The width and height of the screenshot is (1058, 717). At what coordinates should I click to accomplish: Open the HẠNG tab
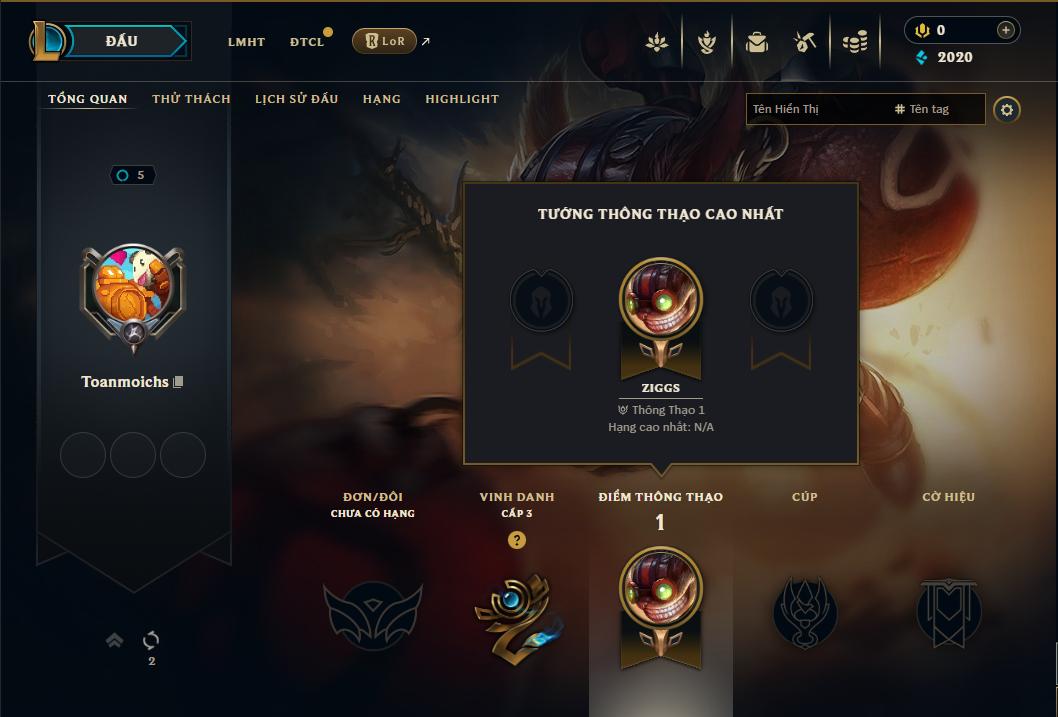(382, 99)
